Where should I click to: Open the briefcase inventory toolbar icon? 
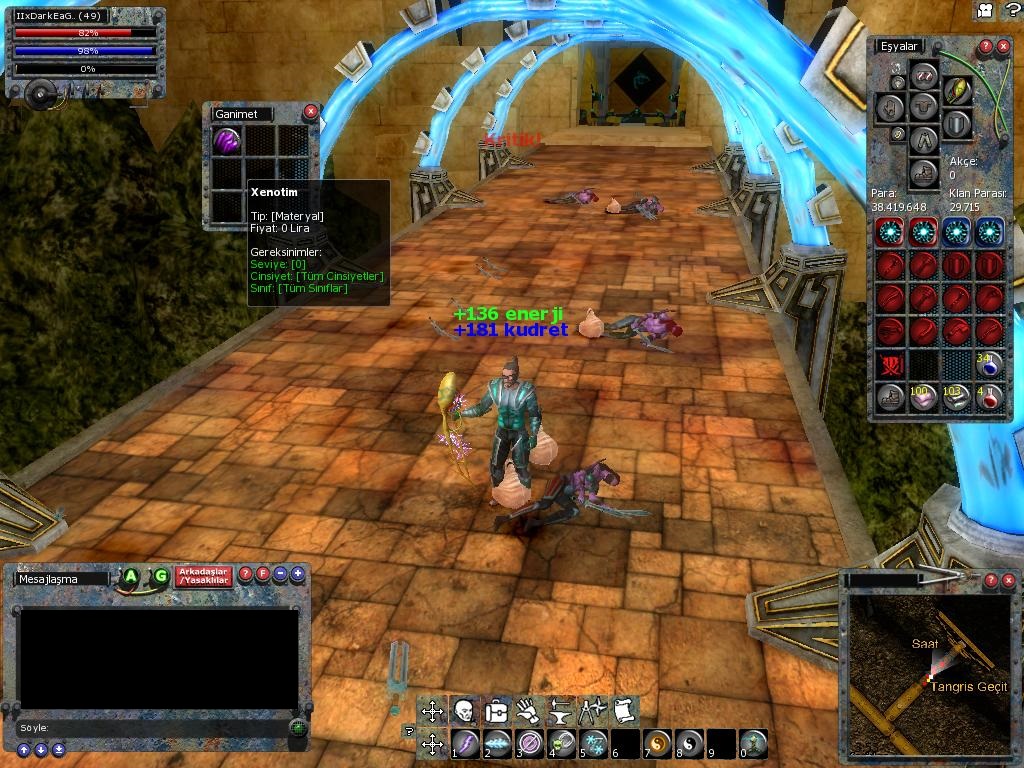click(x=495, y=711)
